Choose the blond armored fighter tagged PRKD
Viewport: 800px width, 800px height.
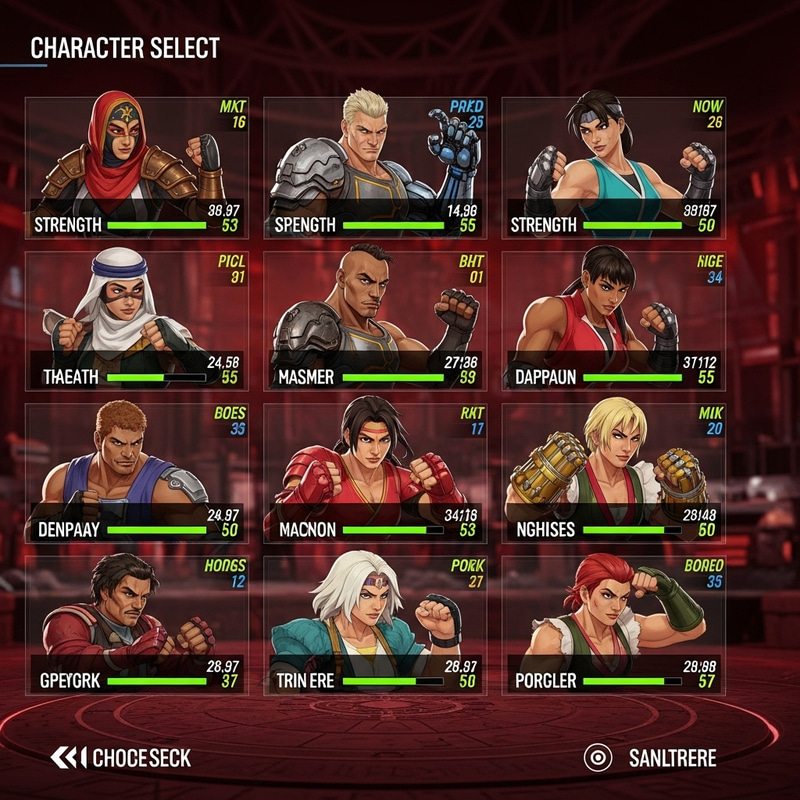pyautogui.click(x=375, y=167)
